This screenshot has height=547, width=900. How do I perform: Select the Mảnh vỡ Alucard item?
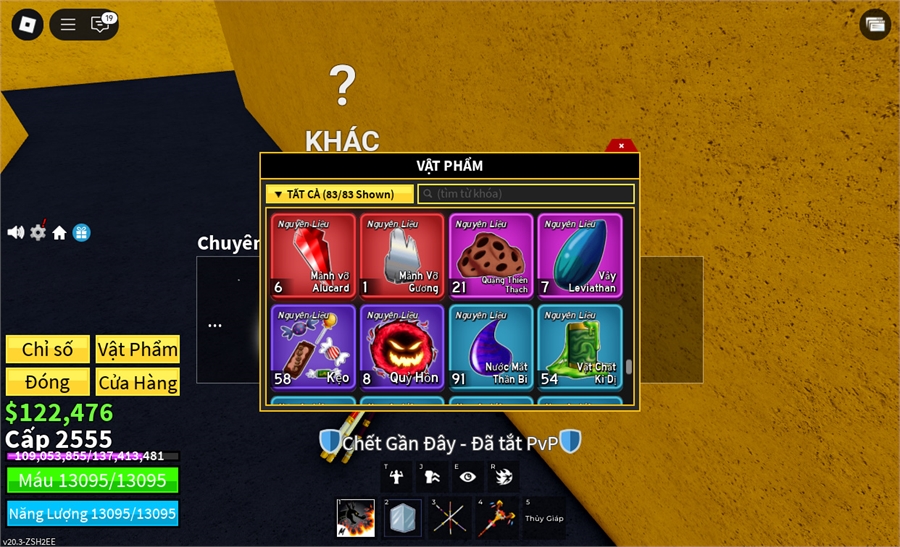(313, 256)
